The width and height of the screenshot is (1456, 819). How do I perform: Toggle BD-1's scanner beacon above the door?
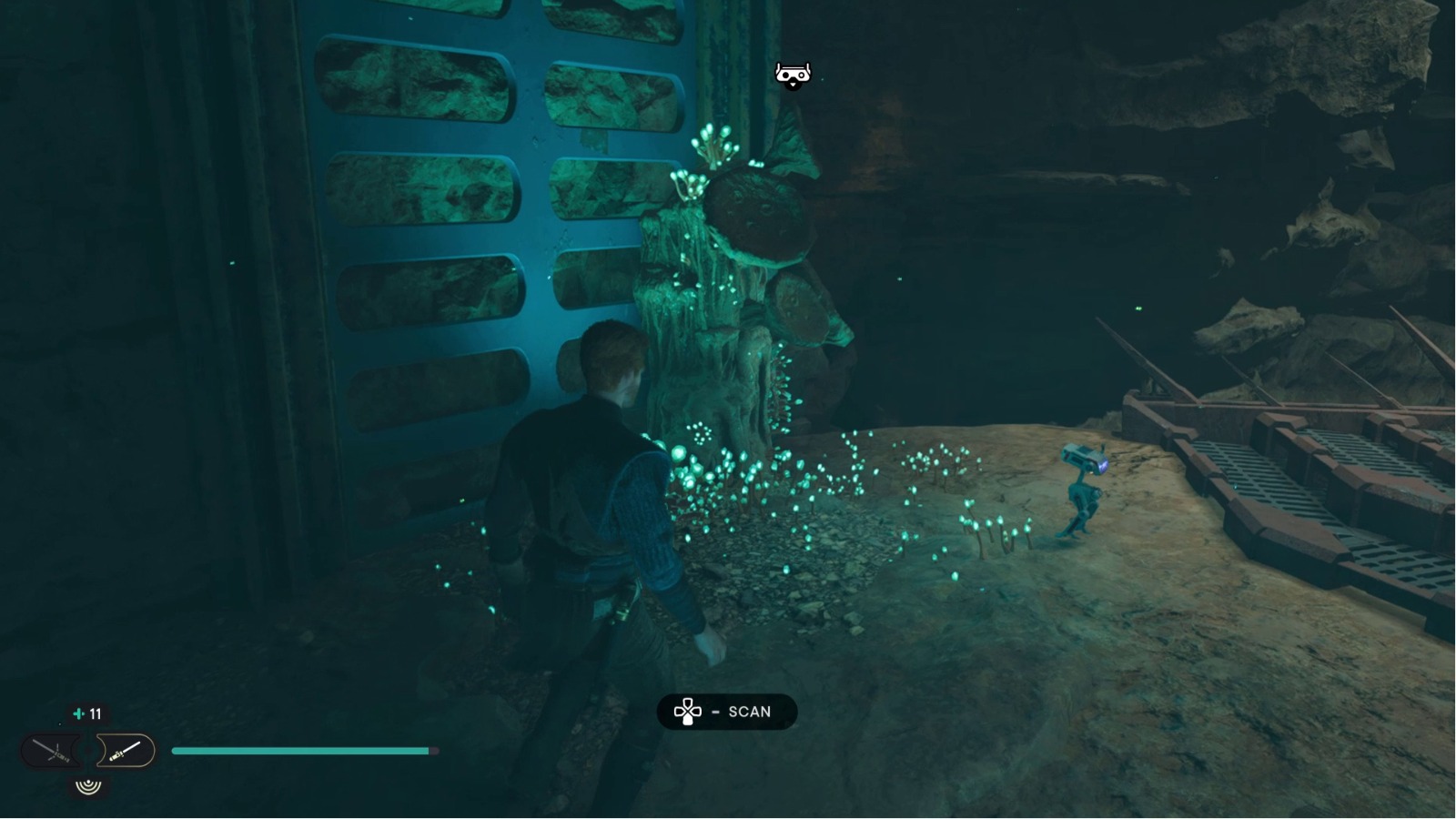pos(794,73)
